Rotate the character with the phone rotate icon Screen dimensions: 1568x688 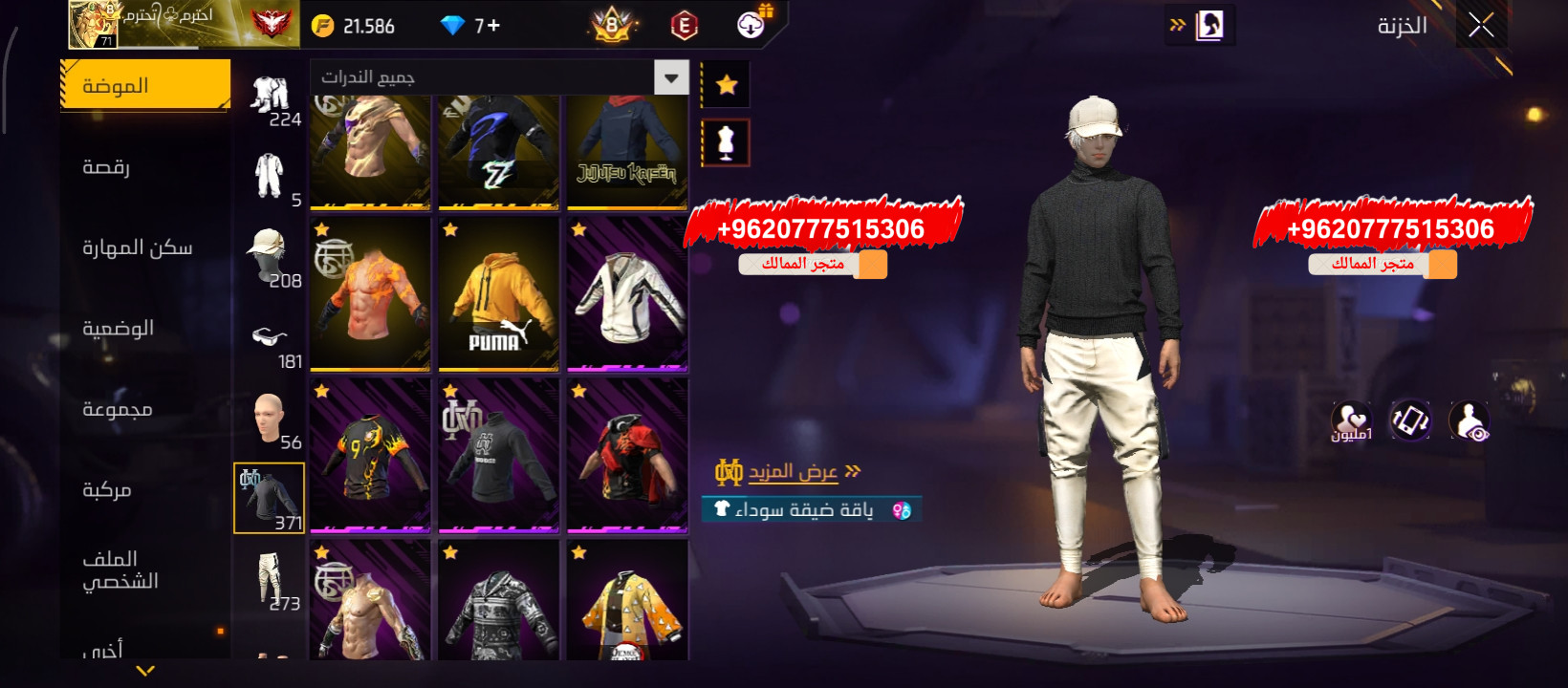1409,420
